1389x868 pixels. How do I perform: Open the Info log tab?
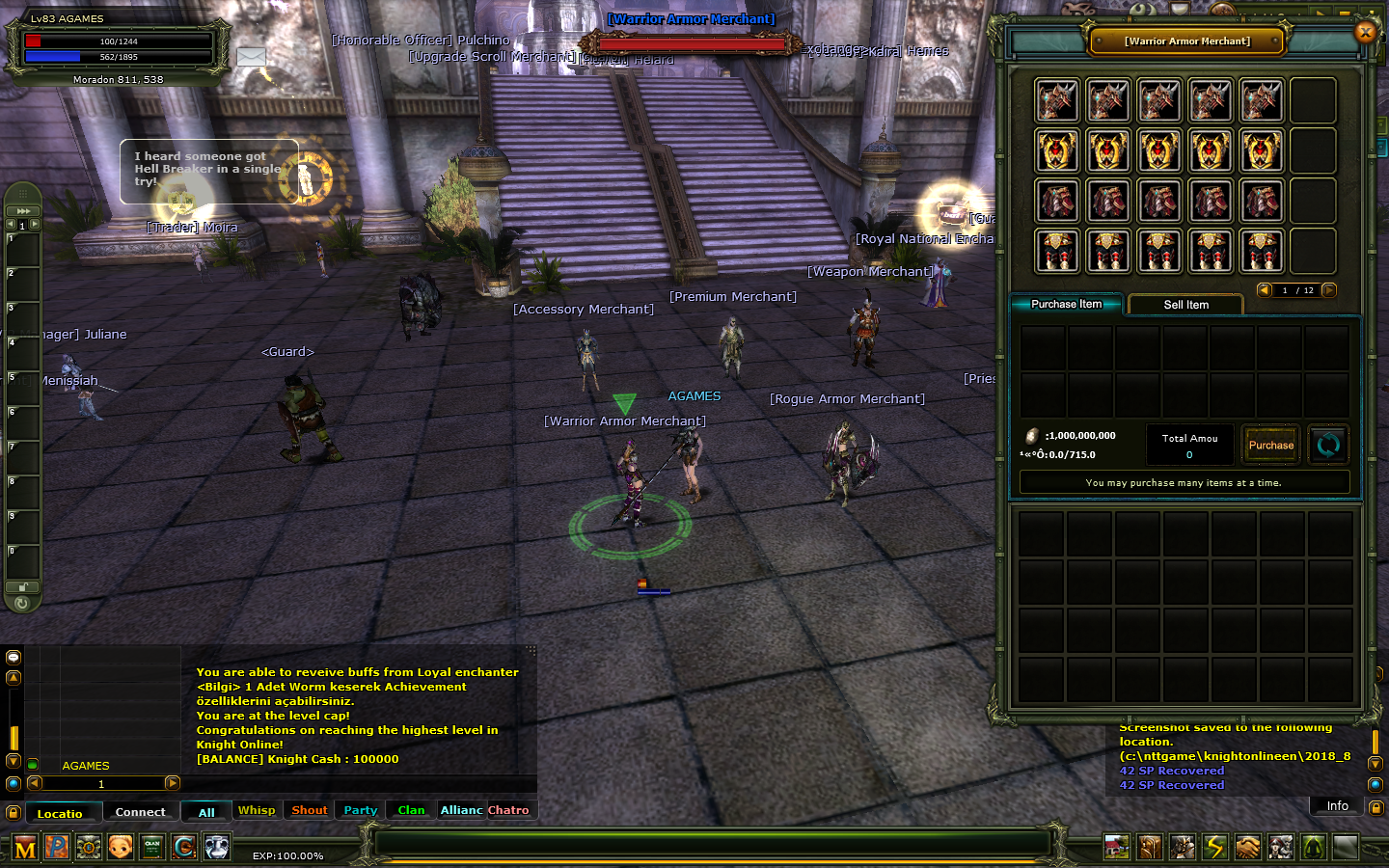click(1337, 806)
